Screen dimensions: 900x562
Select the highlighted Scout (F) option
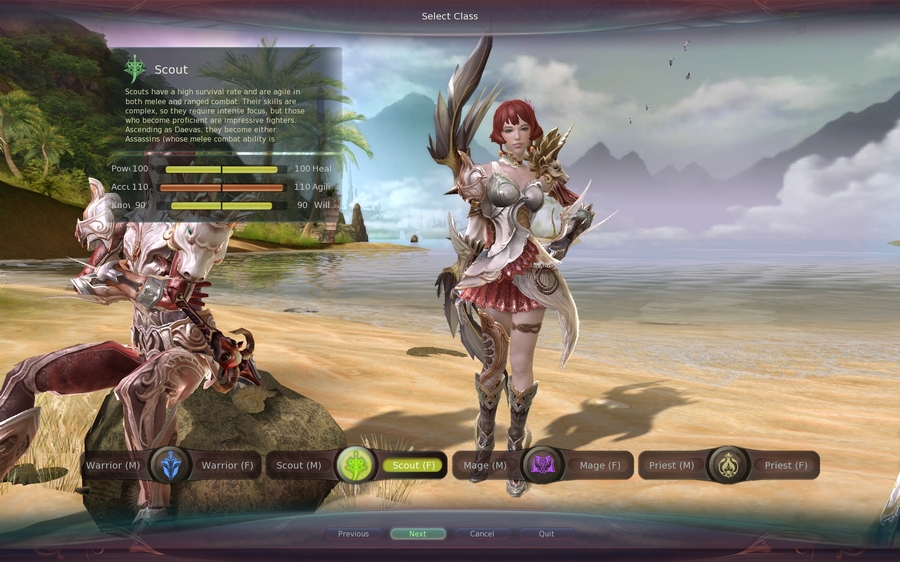tap(413, 465)
